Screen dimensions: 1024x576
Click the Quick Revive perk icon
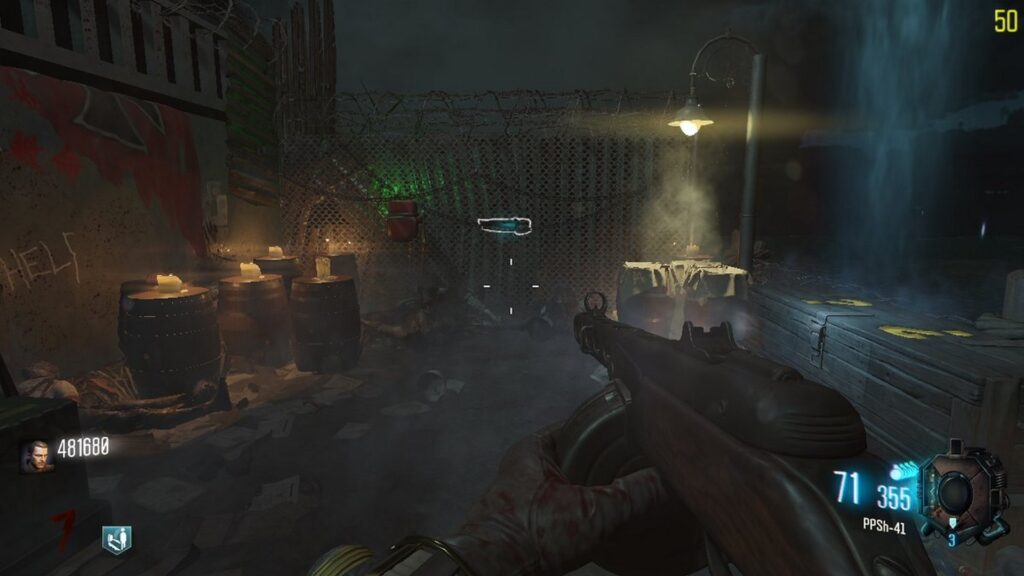pyautogui.click(x=116, y=539)
